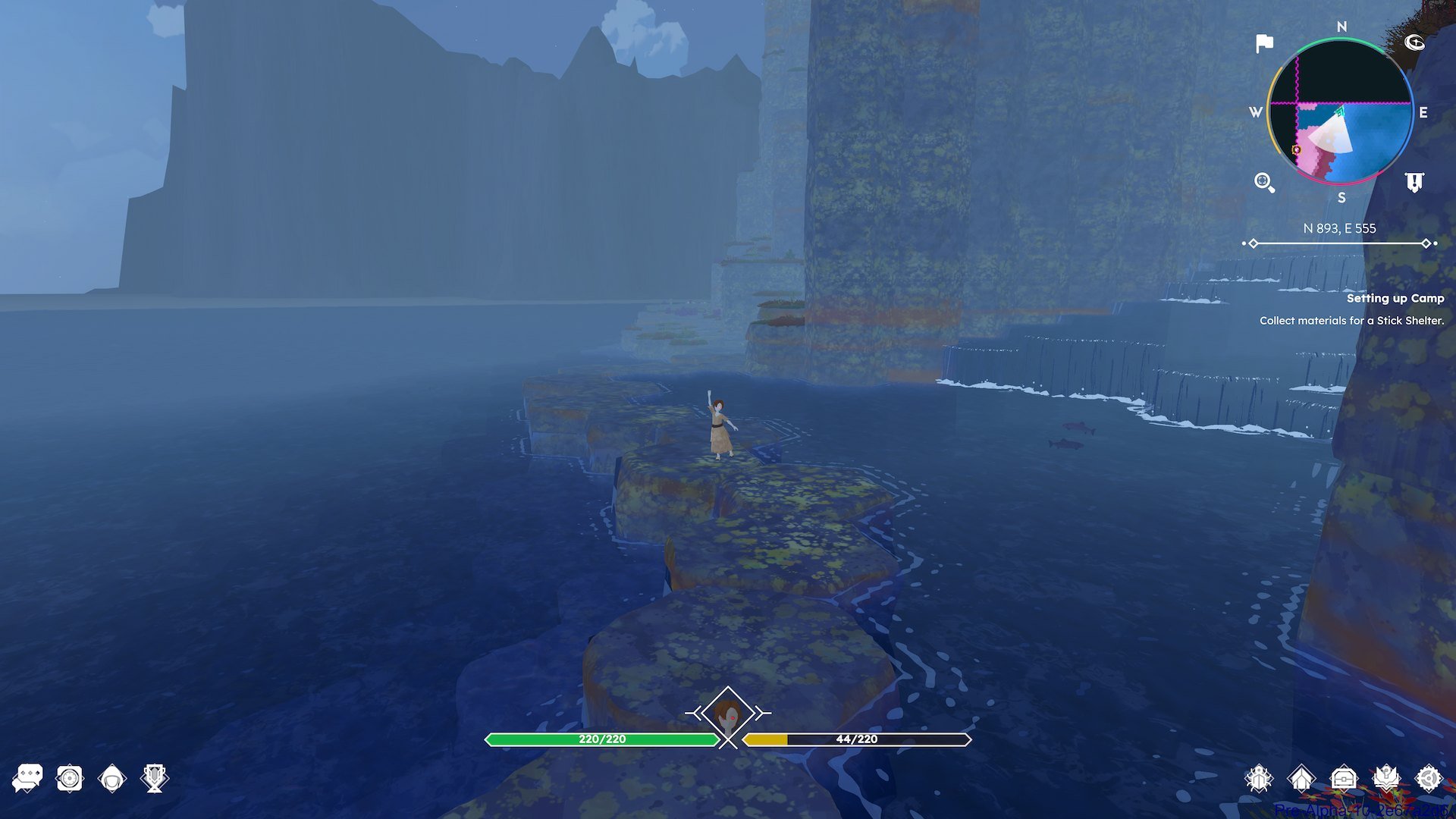Open the quest journal book icon
Screen dimensions: 1456x819
1388,779
